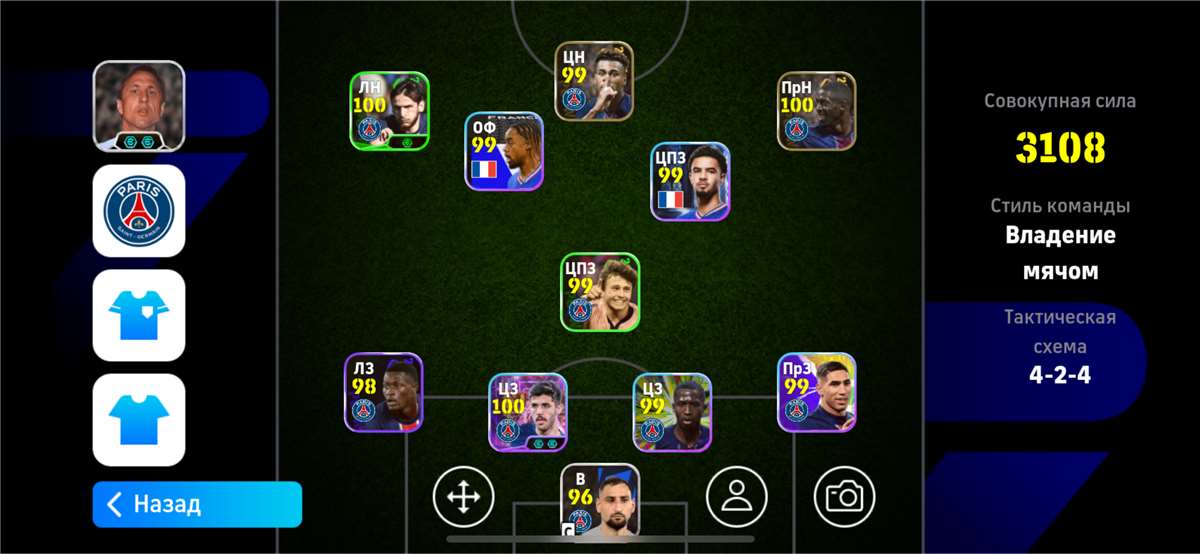Image resolution: width=1200 pixels, height=554 pixels.
Task: Select the ЛЗ 98 left back card
Action: (384, 392)
